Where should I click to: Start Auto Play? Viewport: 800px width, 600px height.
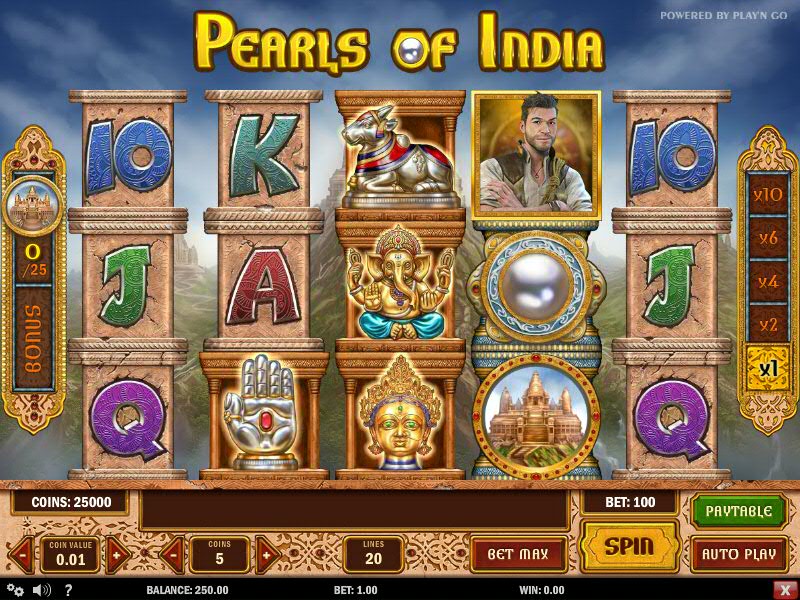coord(739,554)
